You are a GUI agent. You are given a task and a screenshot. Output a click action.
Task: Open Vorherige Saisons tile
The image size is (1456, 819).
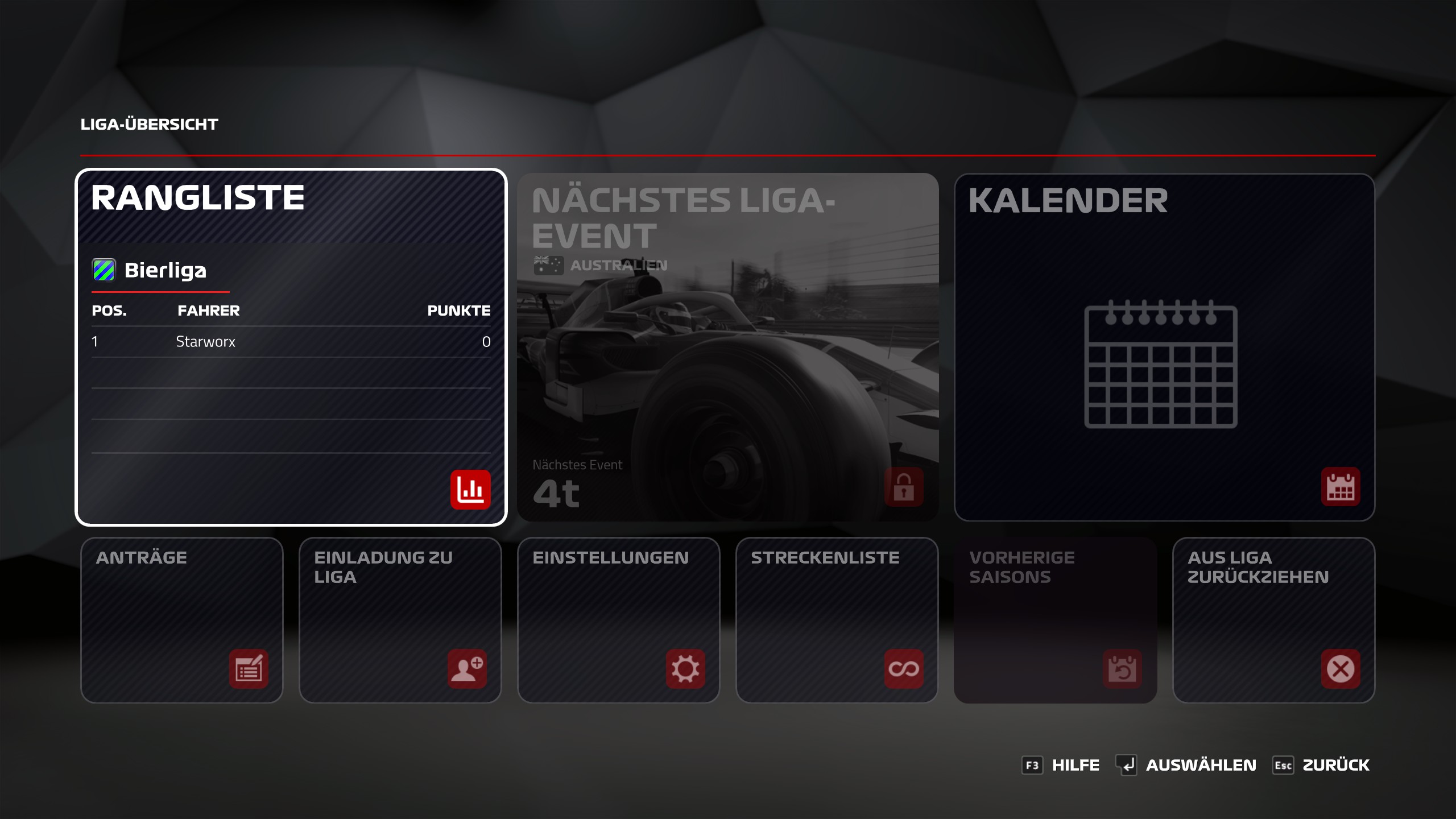pos(1055,620)
